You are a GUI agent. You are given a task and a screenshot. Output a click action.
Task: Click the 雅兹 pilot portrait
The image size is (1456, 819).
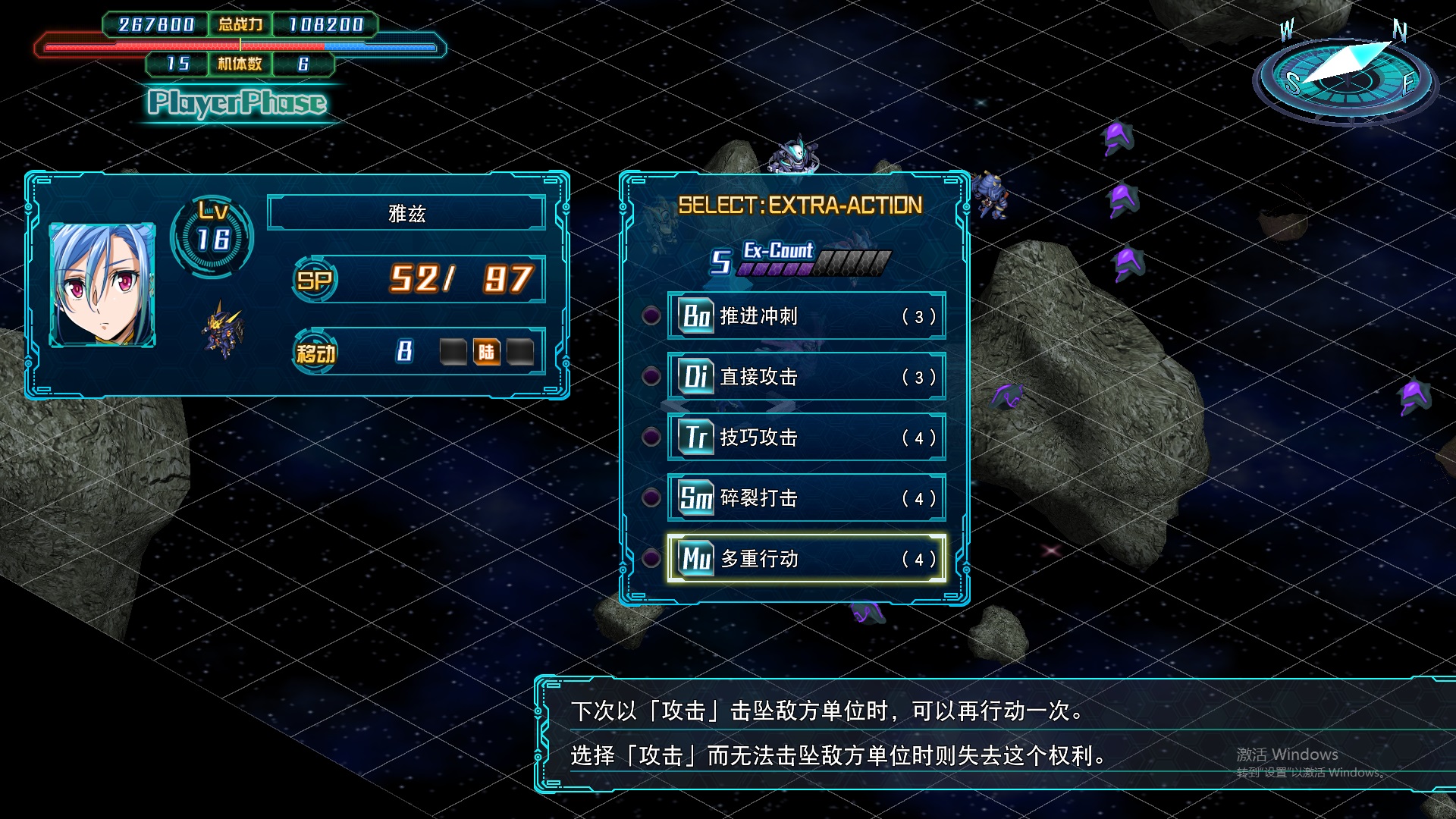pyautogui.click(x=102, y=284)
